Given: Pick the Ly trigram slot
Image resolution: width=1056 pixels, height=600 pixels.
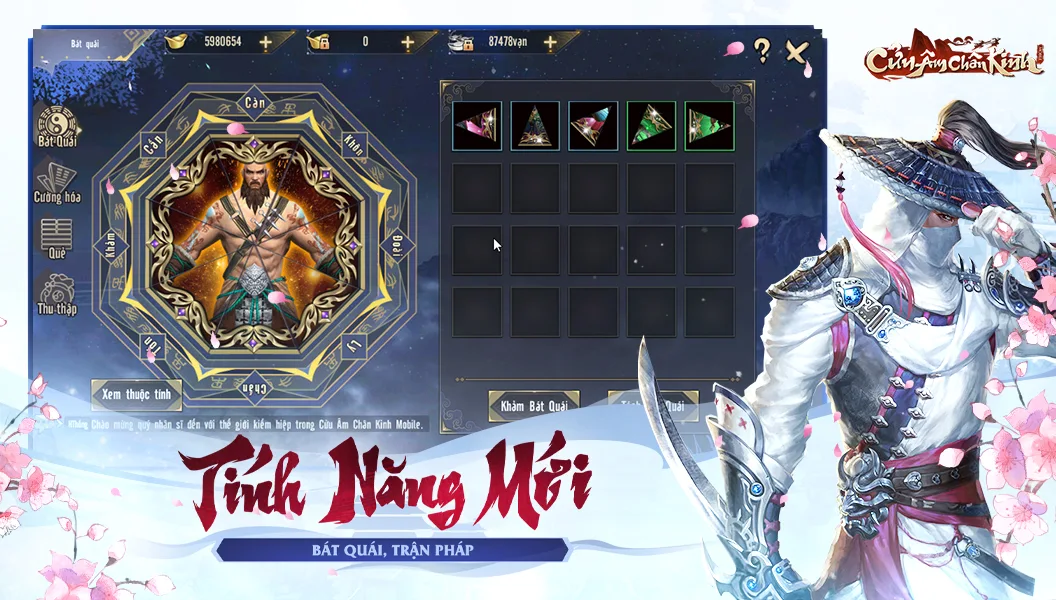Looking at the screenshot, I should pyautogui.click(x=352, y=346).
